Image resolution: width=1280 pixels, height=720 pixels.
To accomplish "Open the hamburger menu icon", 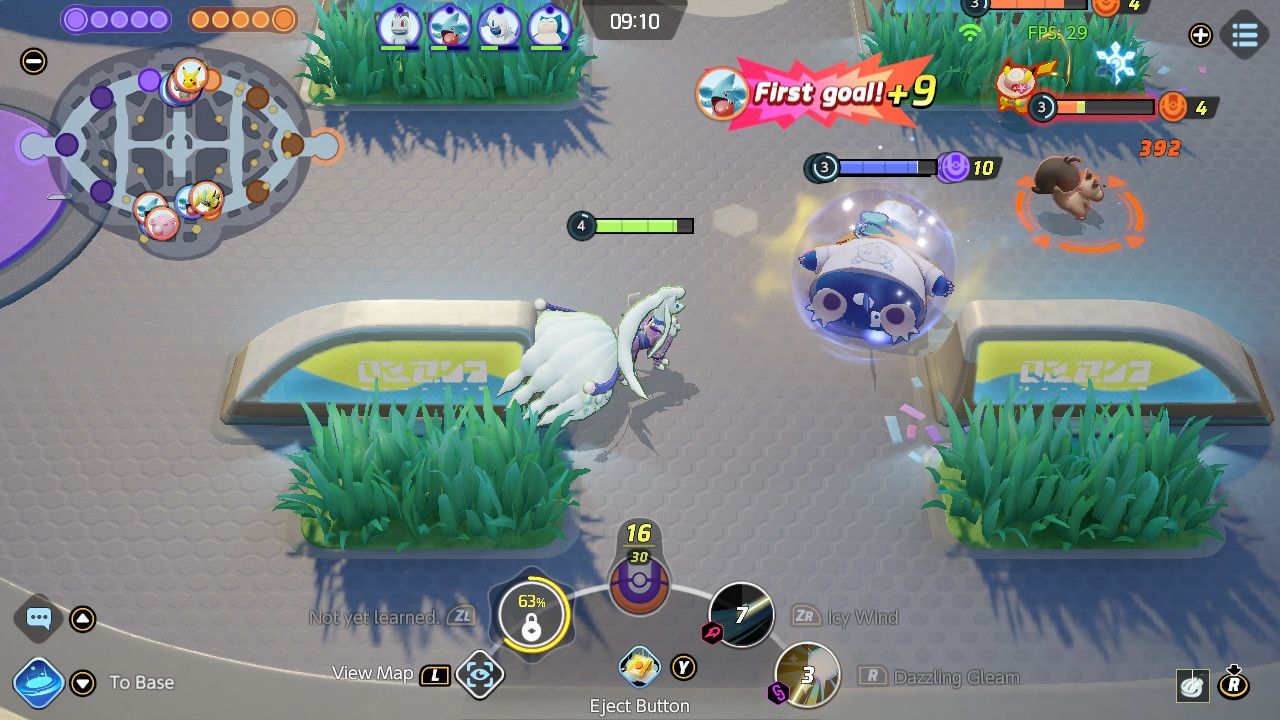I will pos(1244,35).
